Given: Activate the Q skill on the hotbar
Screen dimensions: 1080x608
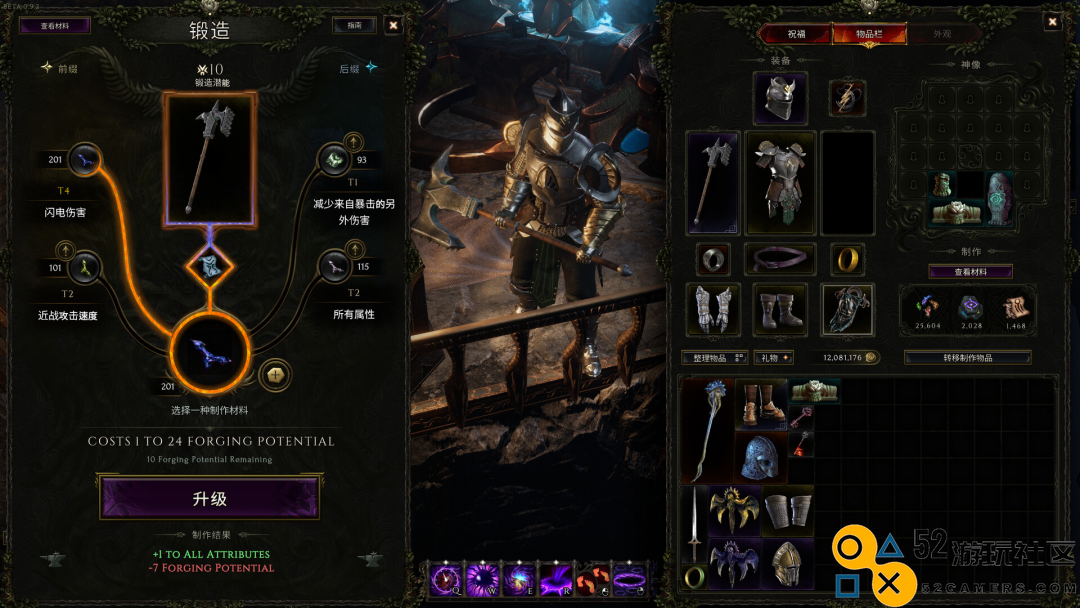Looking at the screenshot, I should click(444, 579).
